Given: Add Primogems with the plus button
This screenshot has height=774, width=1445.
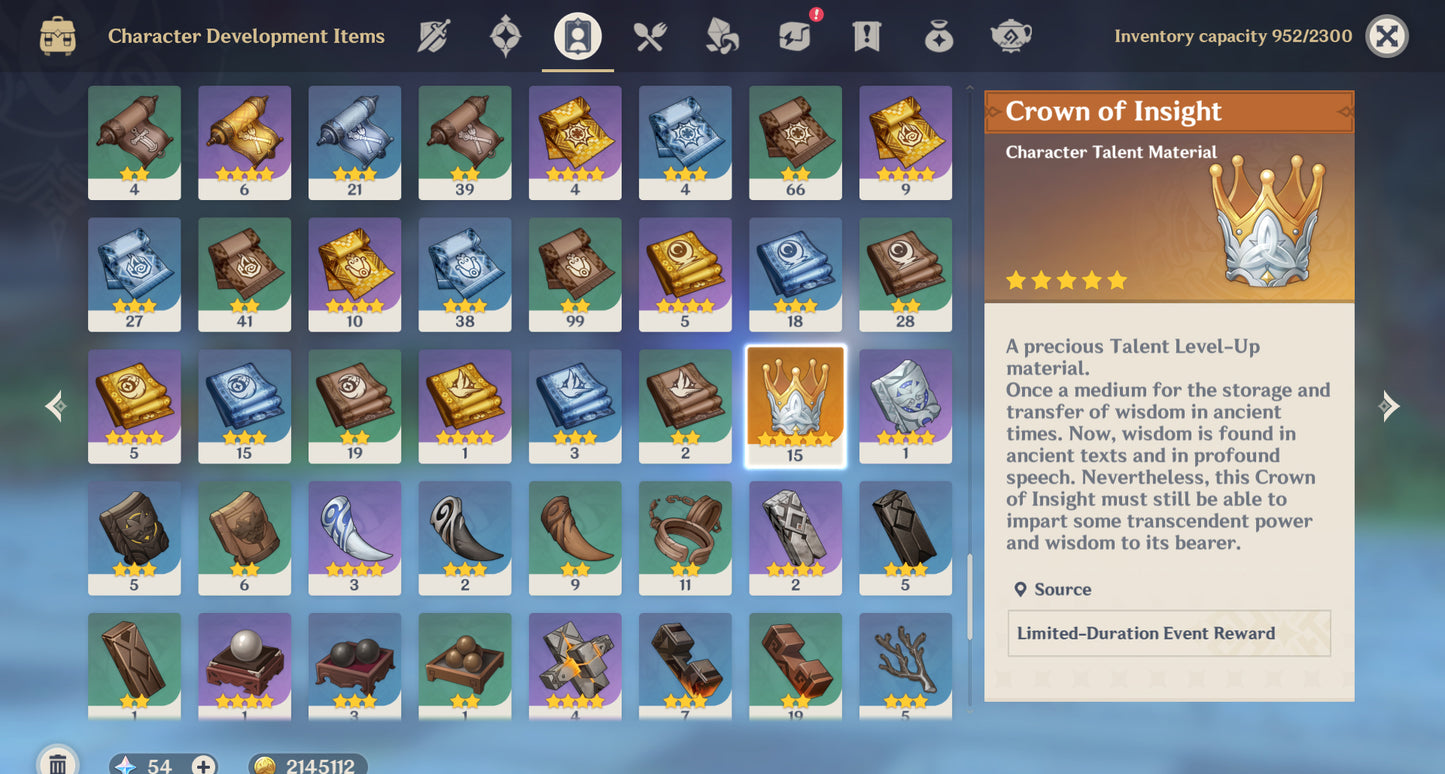Looking at the screenshot, I should tap(203, 765).
